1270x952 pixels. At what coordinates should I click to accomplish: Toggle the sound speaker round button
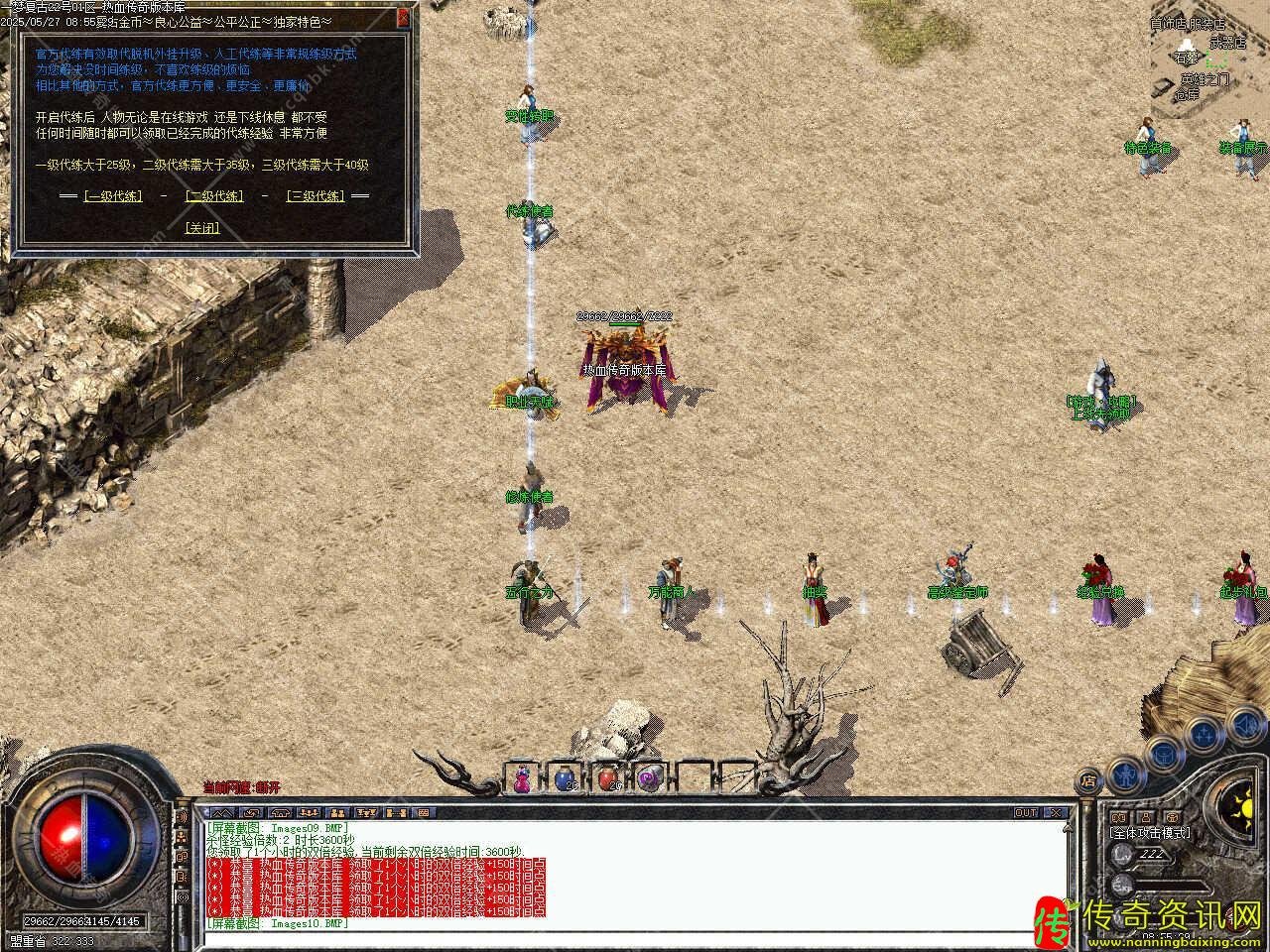pyautogui.click(x=1243, y=722)
